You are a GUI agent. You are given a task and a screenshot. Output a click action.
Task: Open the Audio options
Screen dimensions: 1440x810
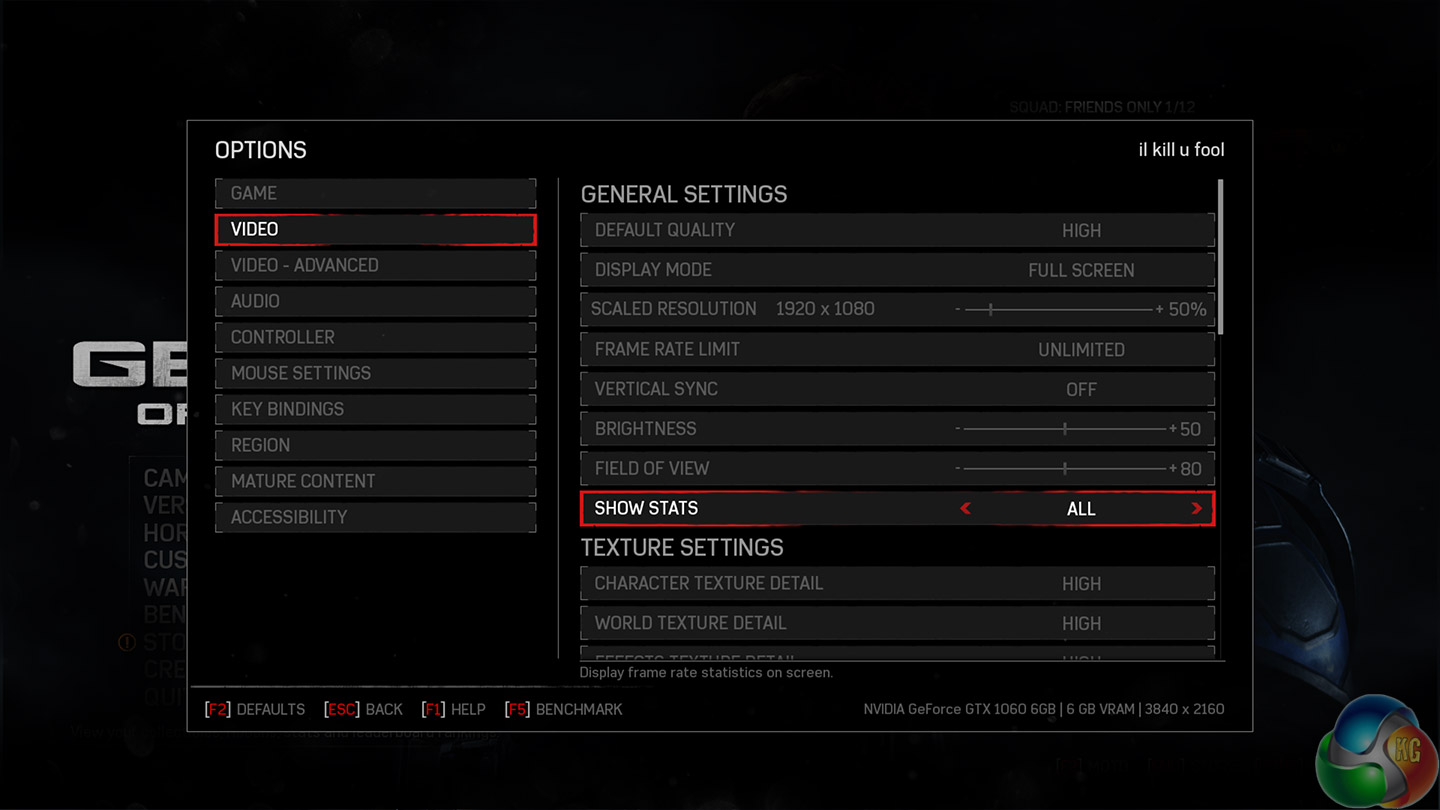pos(375,301)
